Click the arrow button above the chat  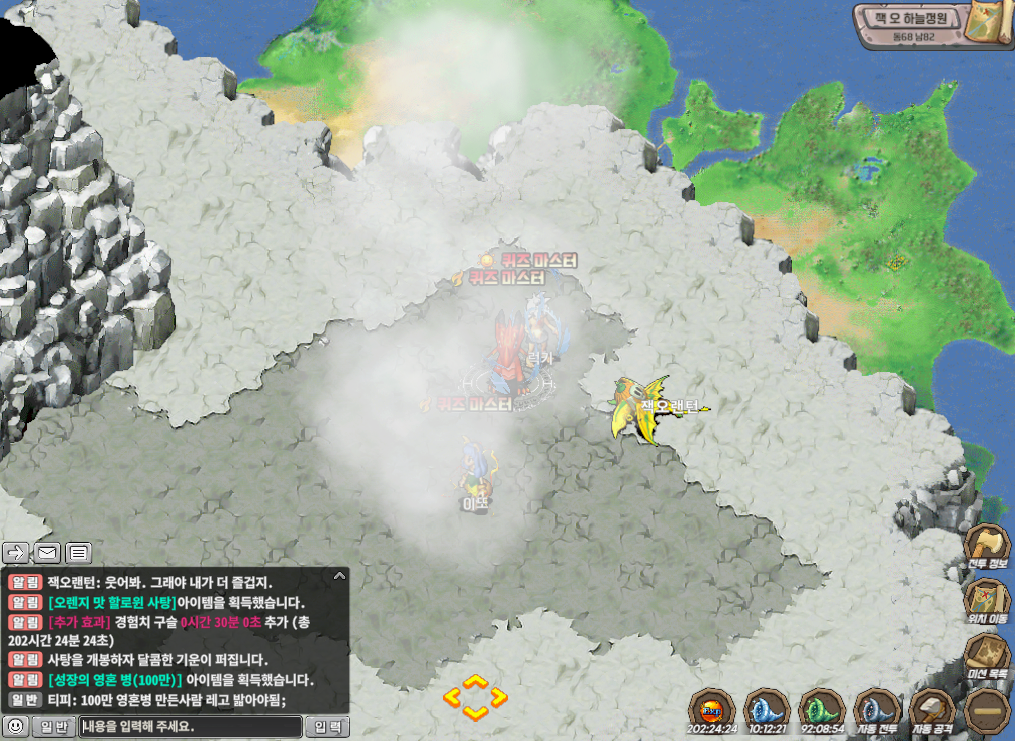point(16,551)
